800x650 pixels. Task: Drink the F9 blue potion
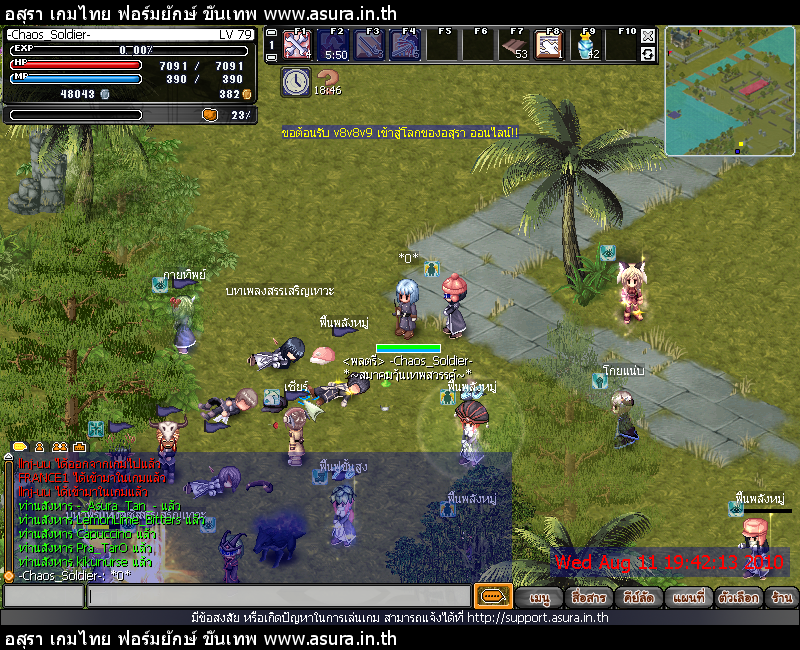tap(587, 46)
